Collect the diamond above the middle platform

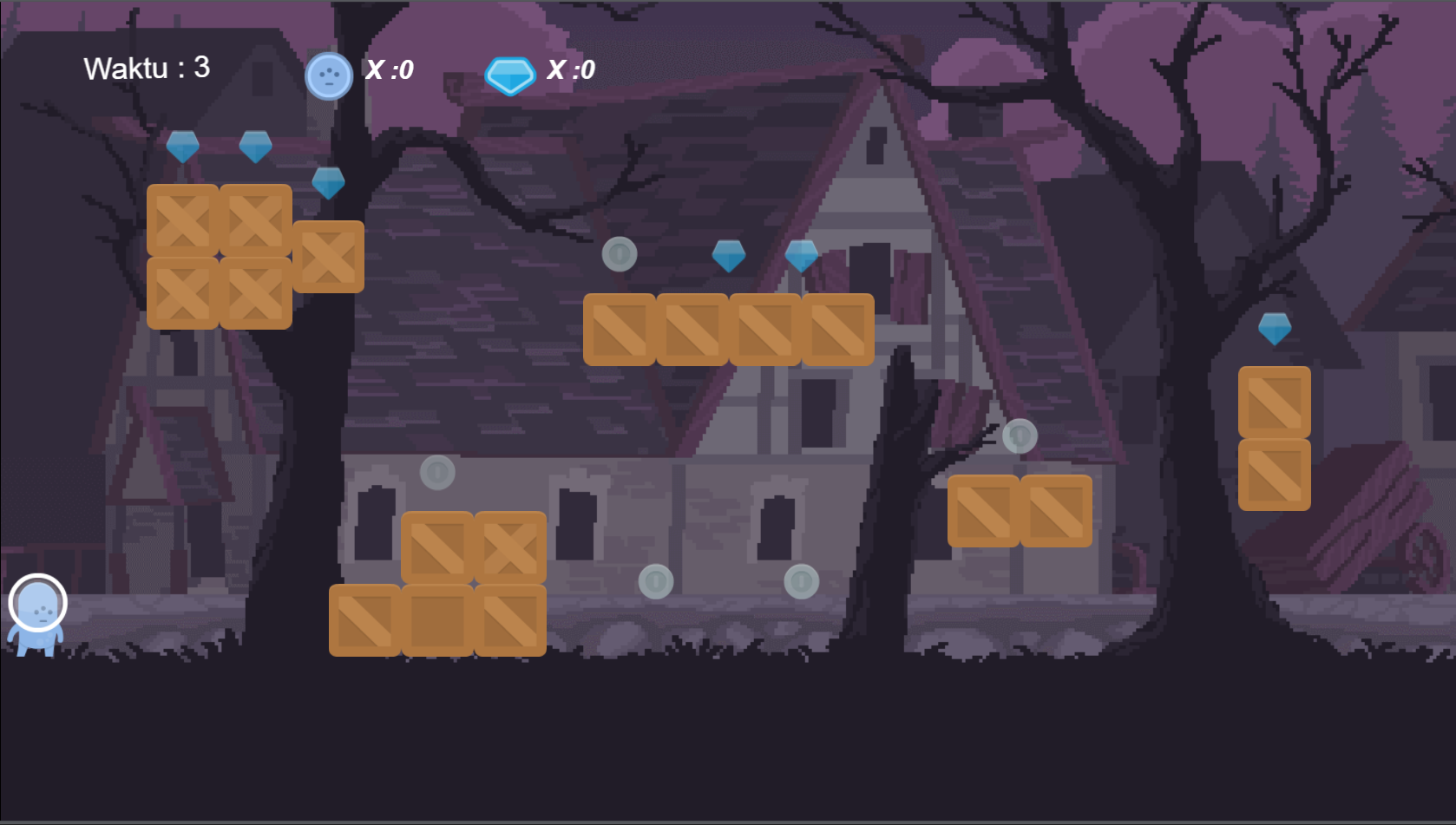tap(730, 254)
